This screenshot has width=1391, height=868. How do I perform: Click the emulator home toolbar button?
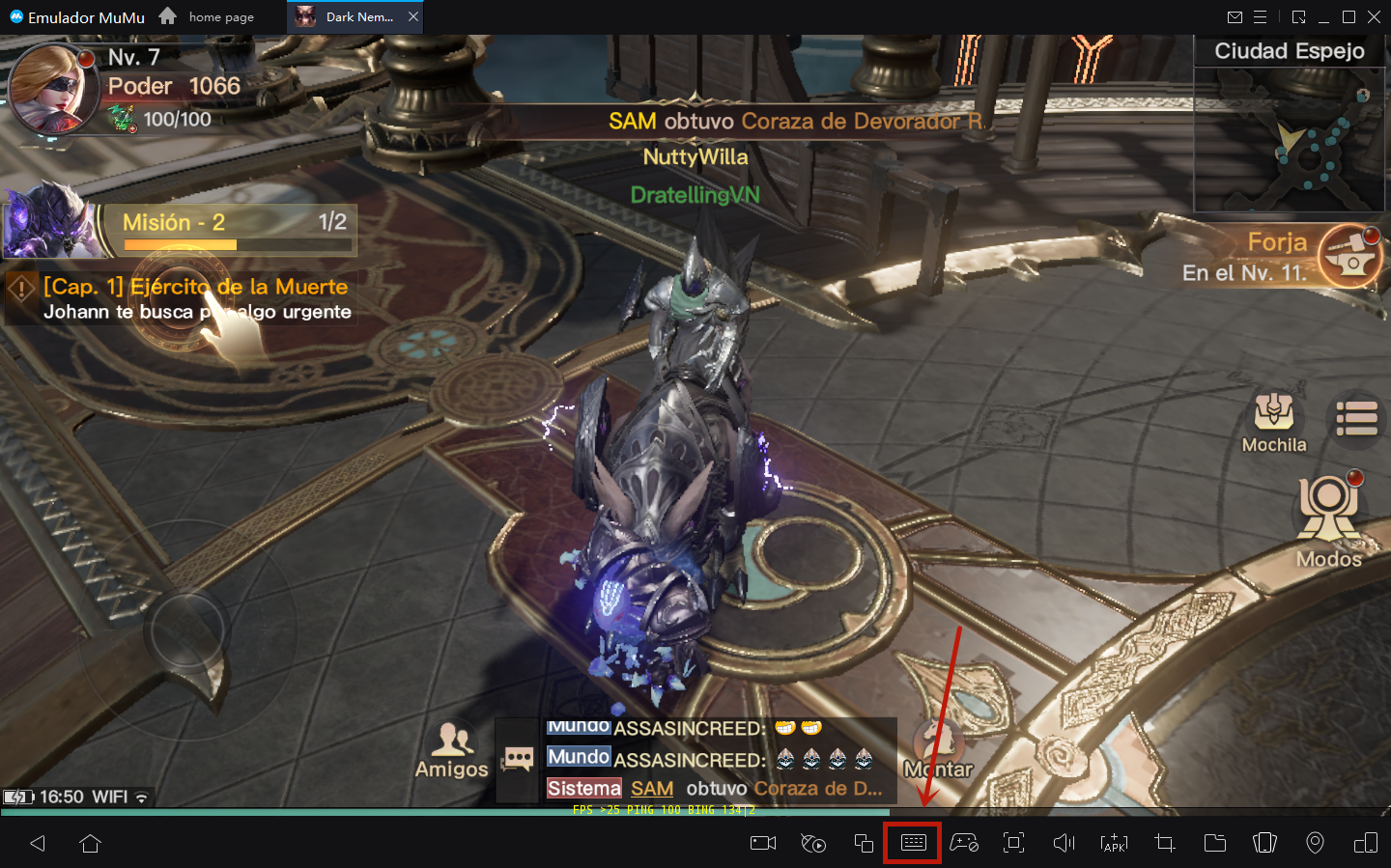click(91, 844)
